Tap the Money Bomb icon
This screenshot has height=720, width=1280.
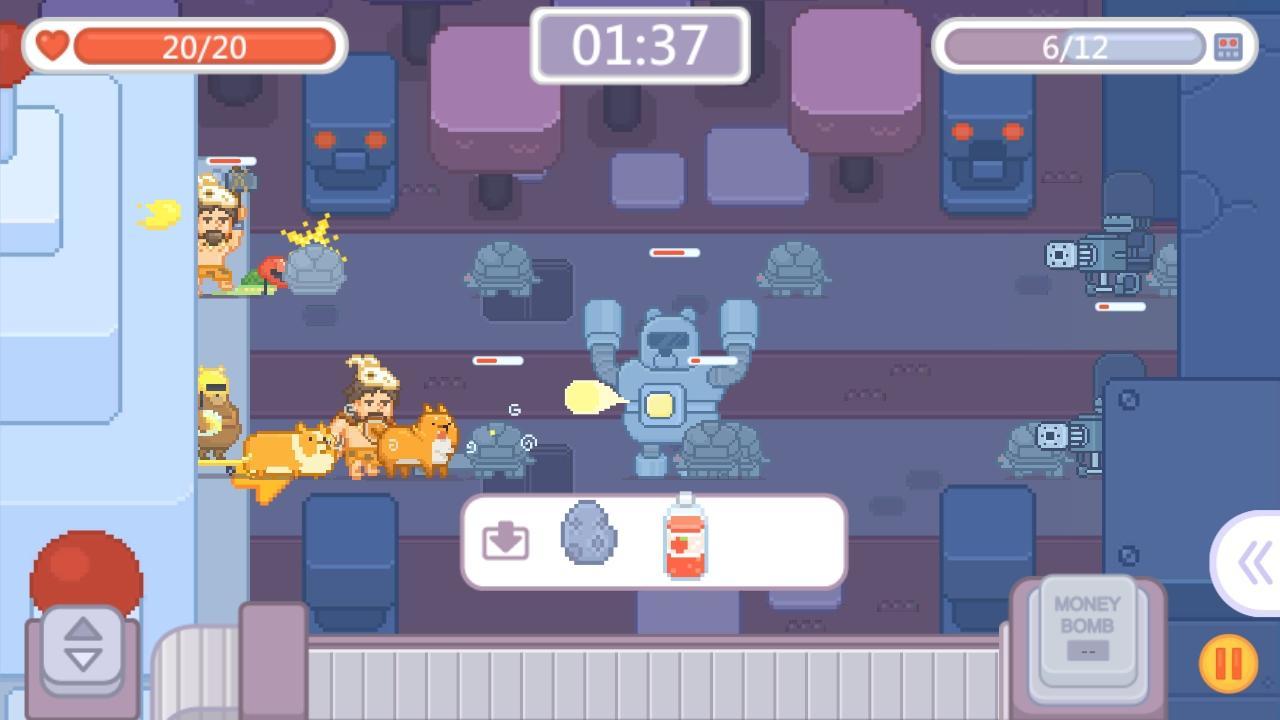tap(1086, 632)
